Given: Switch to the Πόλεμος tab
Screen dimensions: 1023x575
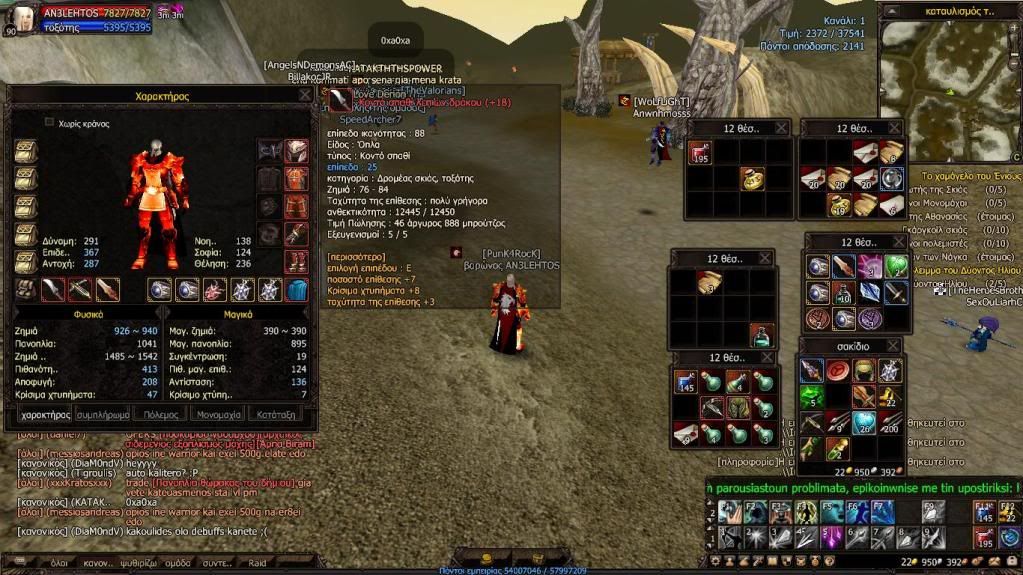Looking at the screenshot, I should [x=161, y=413].
